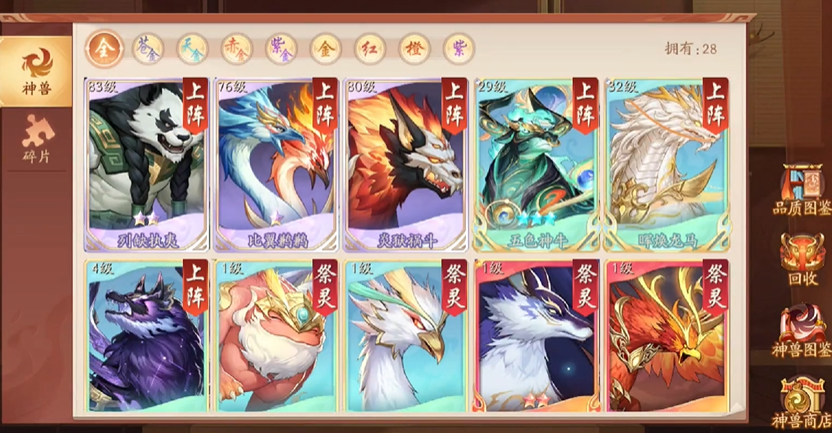Visit the 神兽商店 beast shop
Screen dimensions: 832x433
tap(803, 402)
